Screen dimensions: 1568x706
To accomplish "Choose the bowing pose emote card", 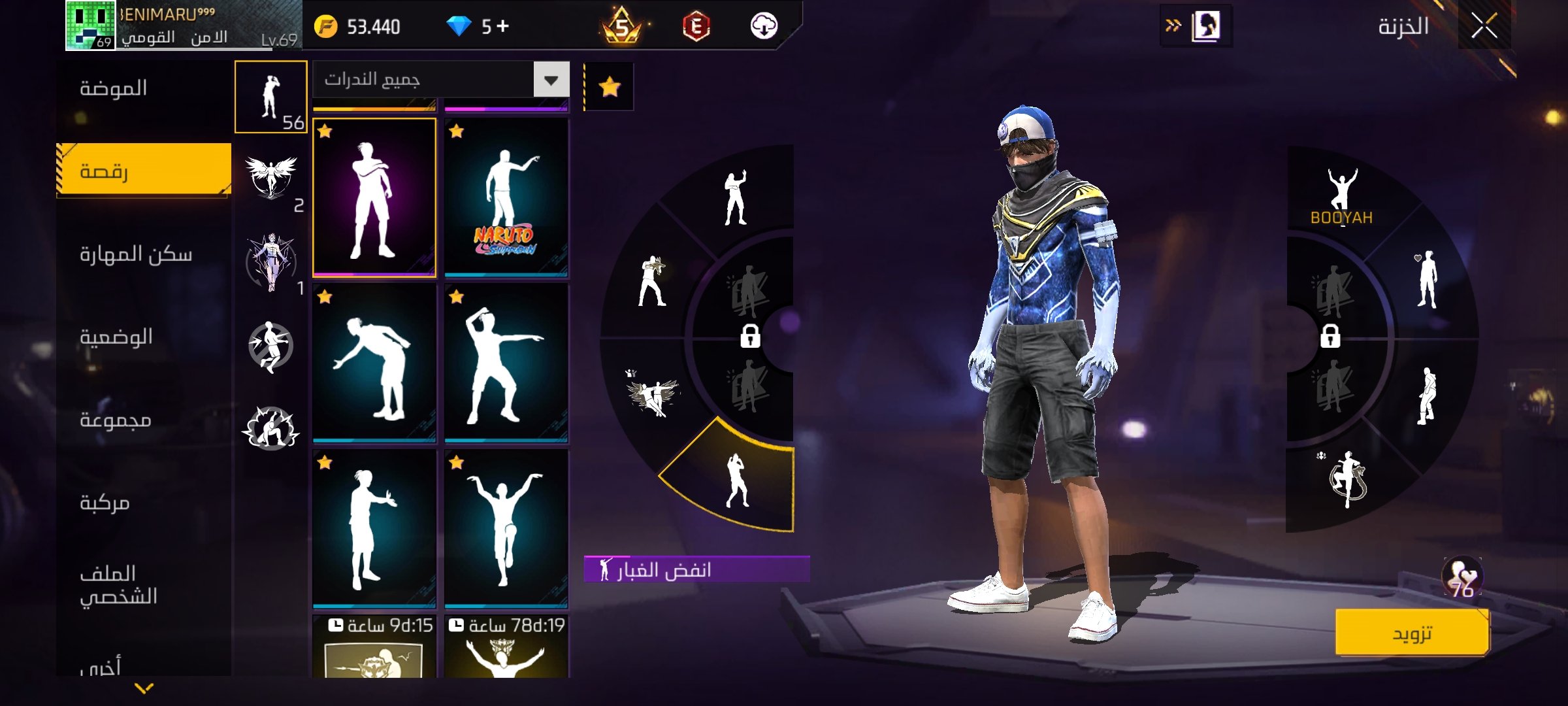I will [x=374, y=363].
